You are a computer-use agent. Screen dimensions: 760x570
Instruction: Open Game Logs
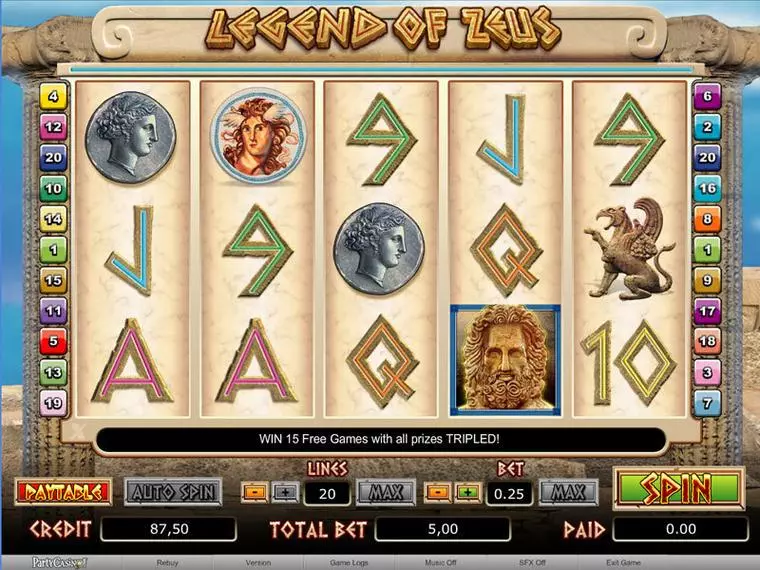click(349, 563)
